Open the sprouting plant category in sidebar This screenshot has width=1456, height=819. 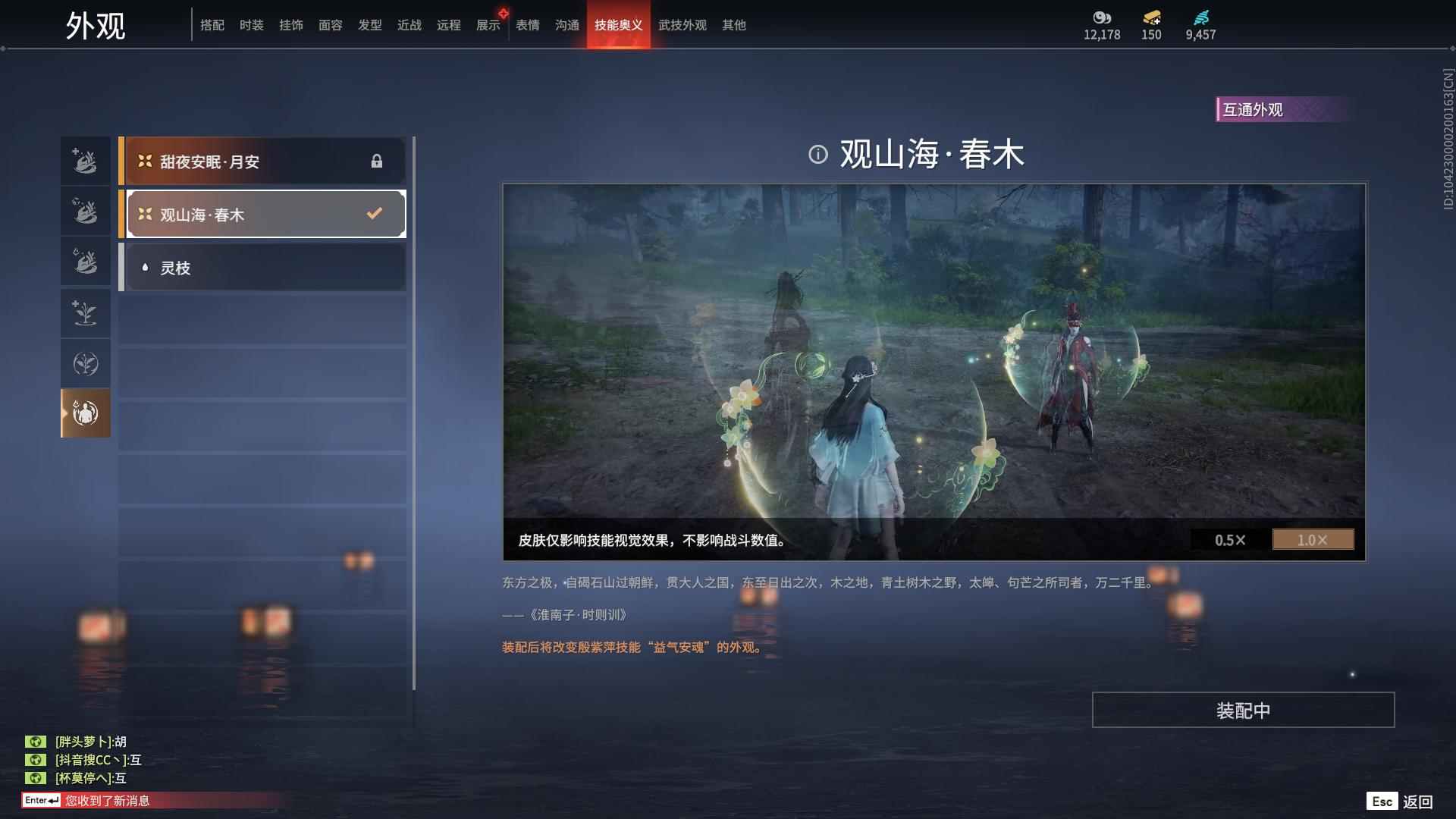click(x=85, y=313)
